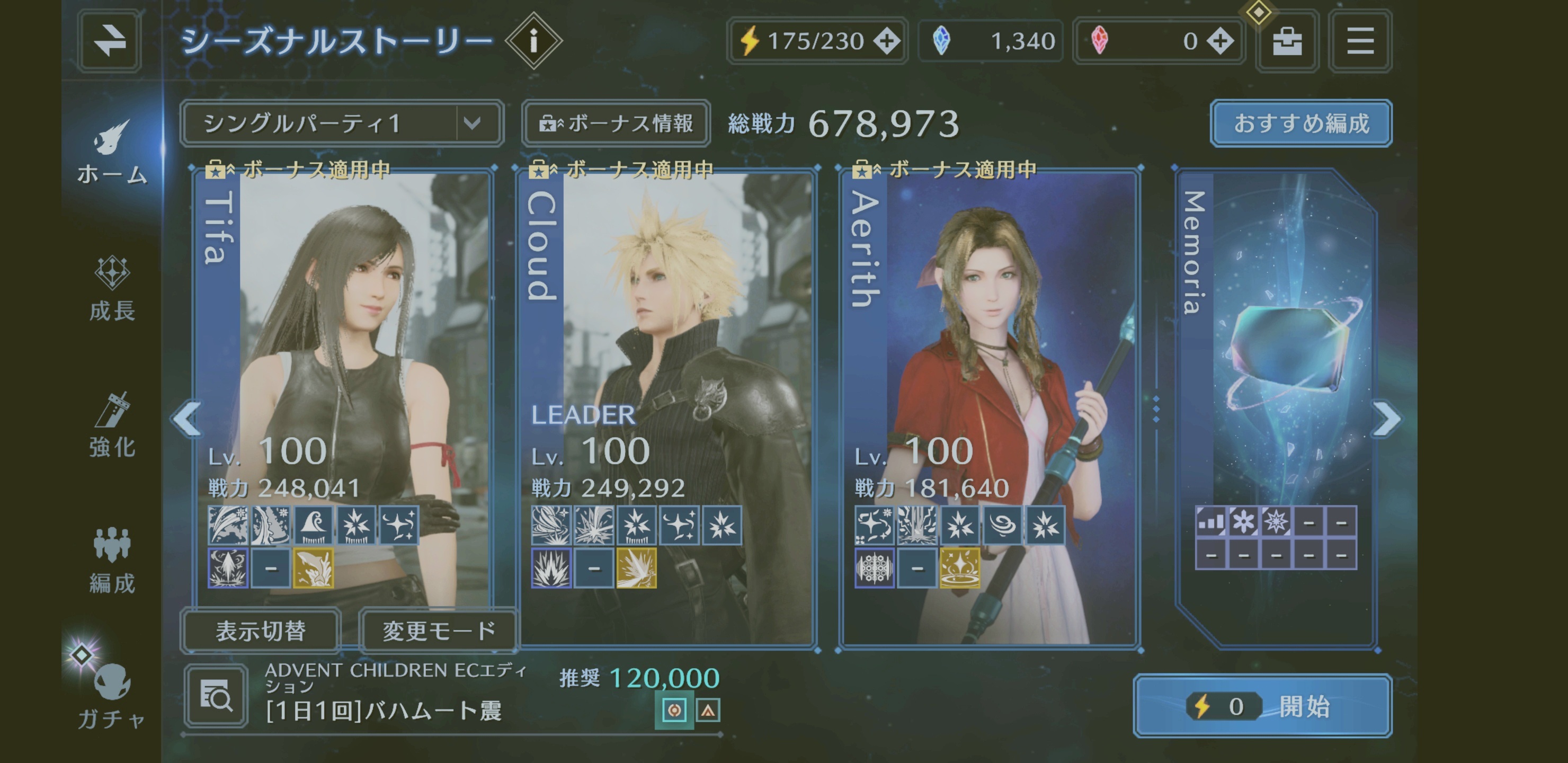The height and width of the screenshot is (763, 1568).
Task: Tap the back arrow button
Action: (110, 41)
